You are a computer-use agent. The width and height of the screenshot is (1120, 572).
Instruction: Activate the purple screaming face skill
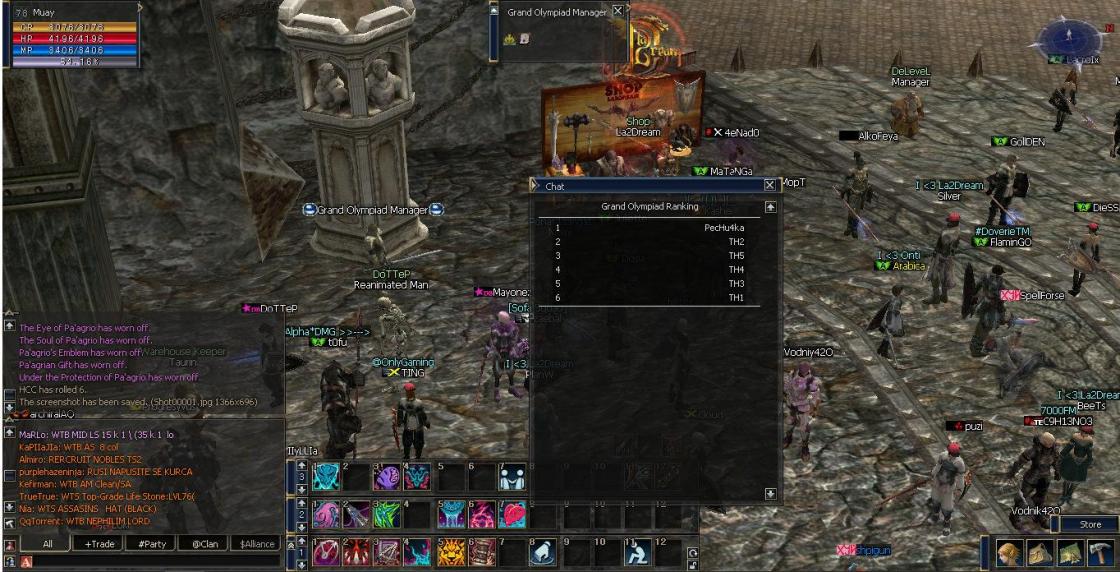pos(388,477)
